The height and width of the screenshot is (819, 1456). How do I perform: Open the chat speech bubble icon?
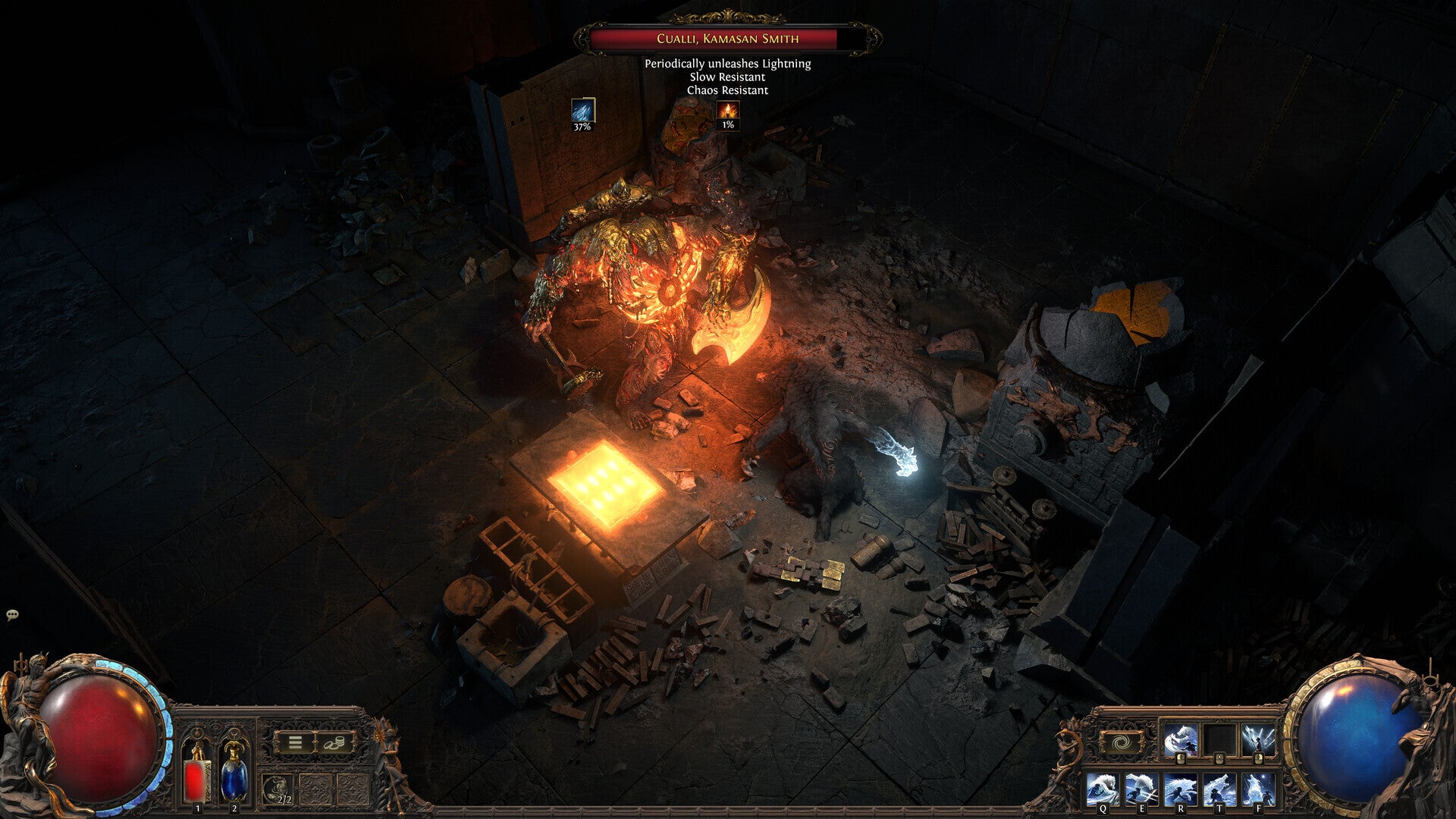pyautogui.click(x=12, y=615)
